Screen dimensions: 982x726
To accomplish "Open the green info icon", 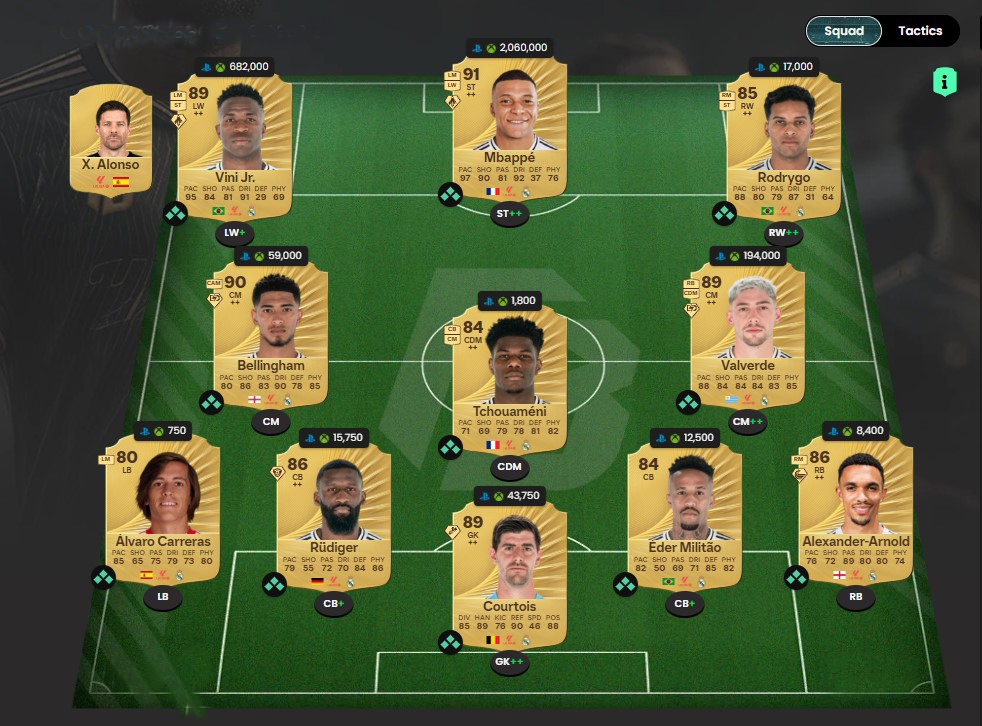I will (x=944, y=81).
